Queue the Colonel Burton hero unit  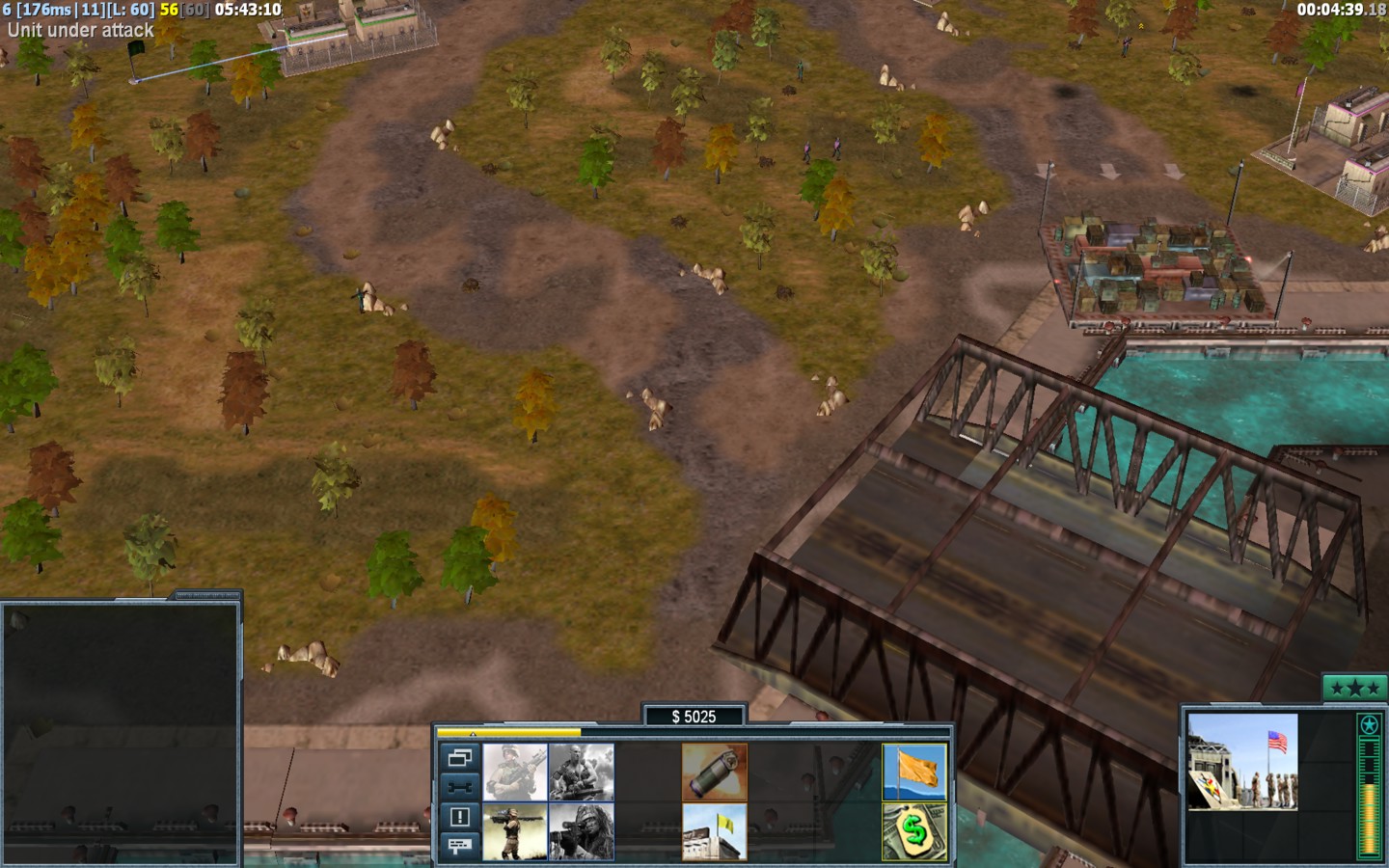coord(582,772)
